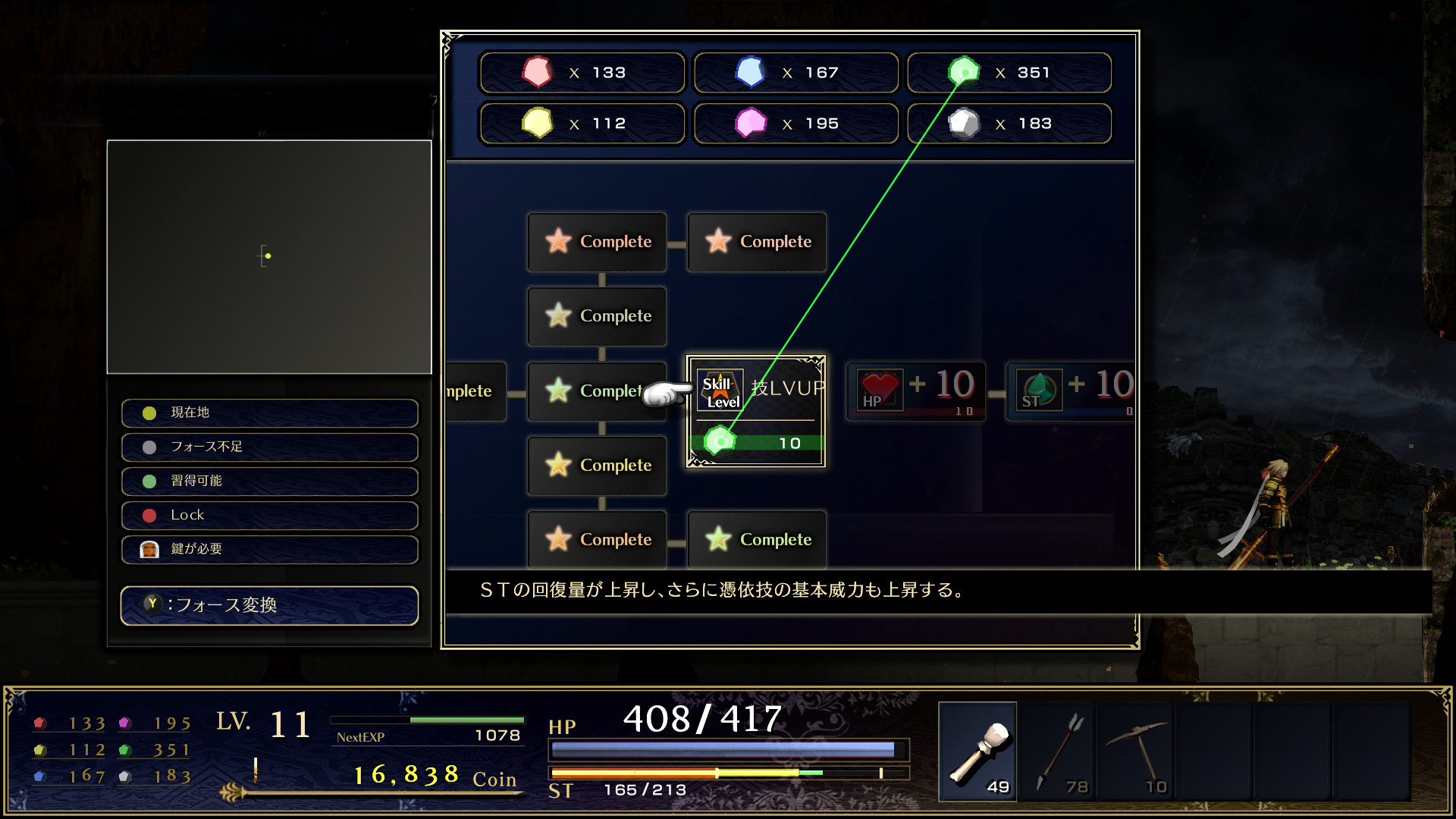Screen dimensions: 1456x819
Task: Click the mallet item in the hotbar
Action: [978, 751]
